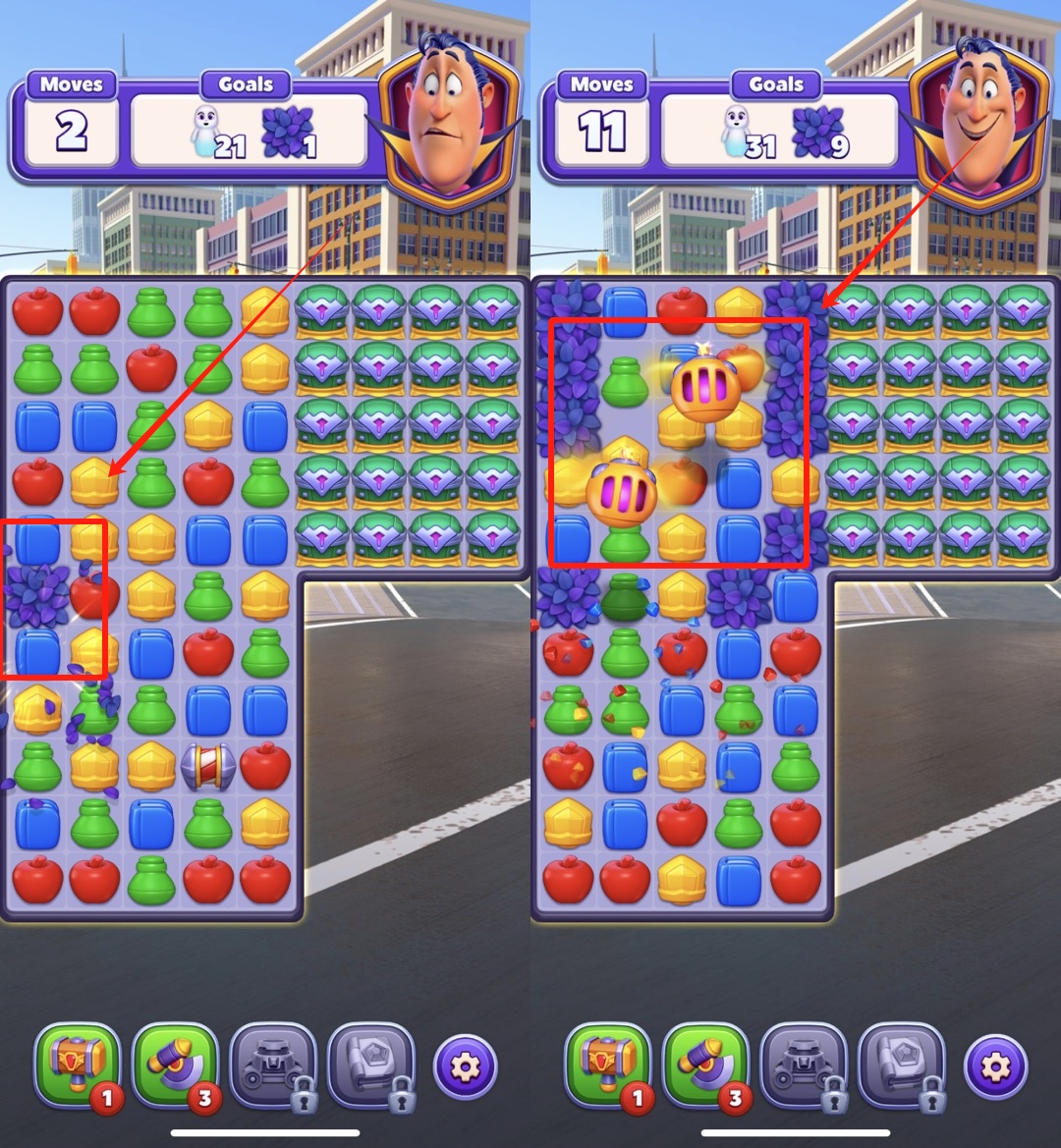Tap the striped rocket power-up tile

tap(208, 766)
